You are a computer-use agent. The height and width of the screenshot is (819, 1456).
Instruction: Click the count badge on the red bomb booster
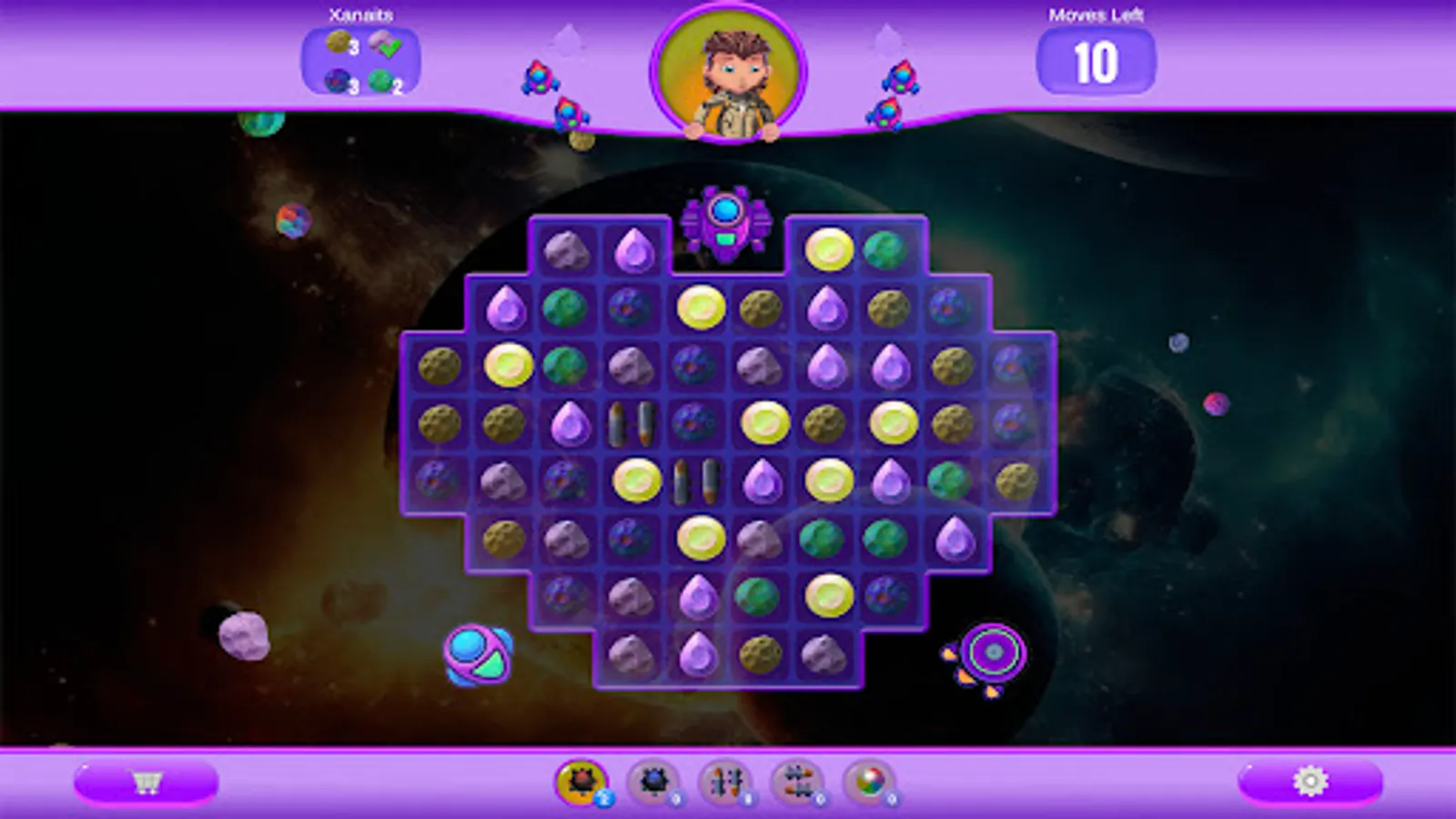pyautogui.click(x=603, y=799)
